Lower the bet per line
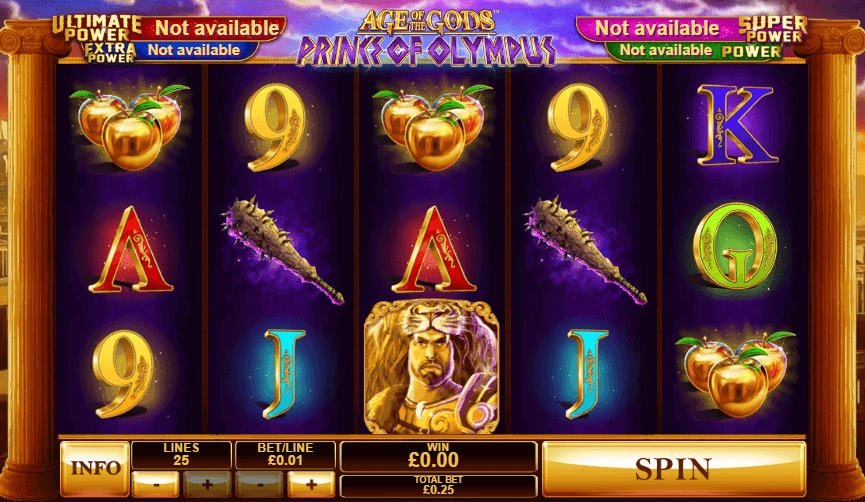The image size is (865, 502). coord(260,484)
